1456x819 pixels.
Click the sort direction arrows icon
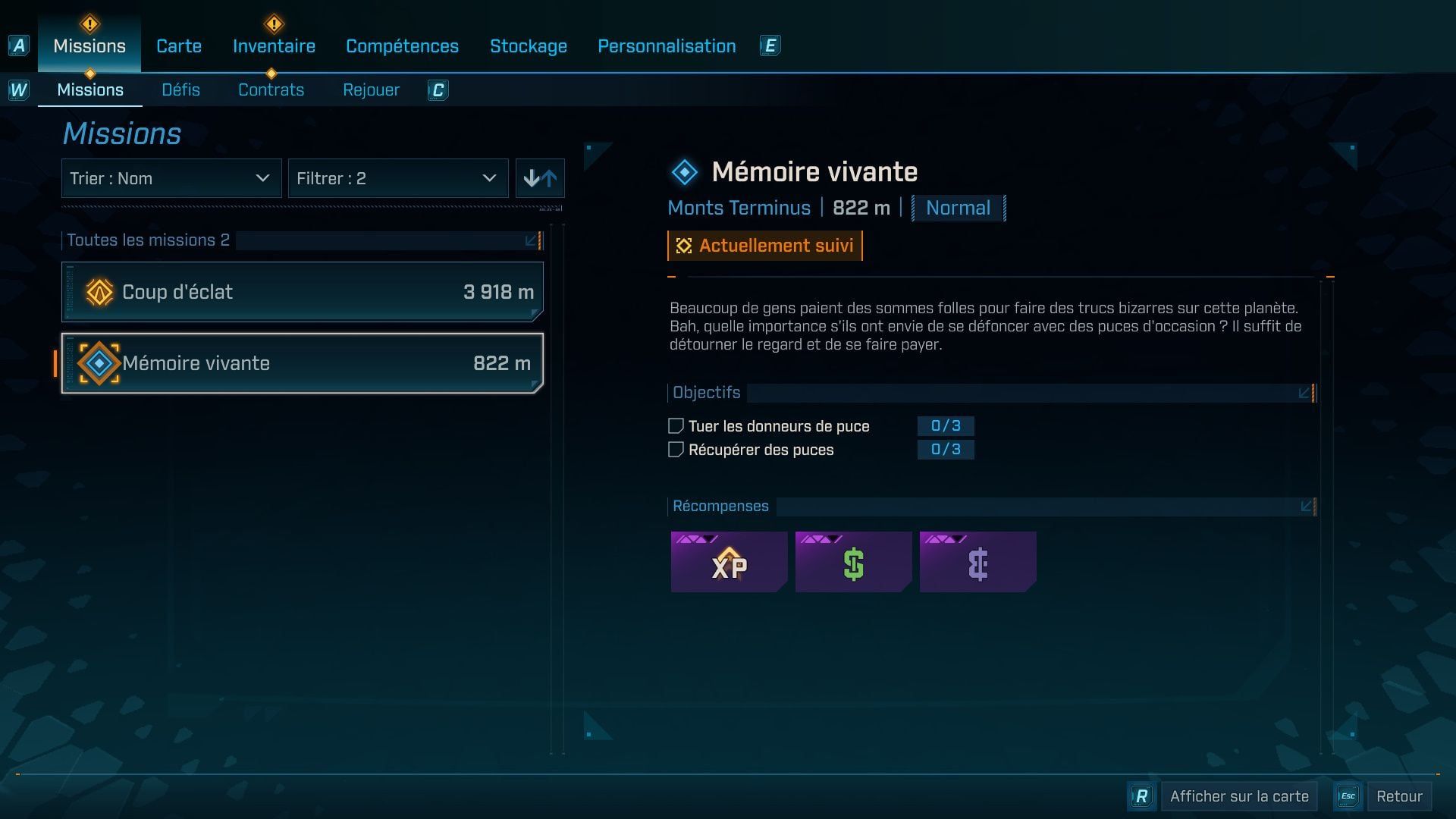(540, 178)
